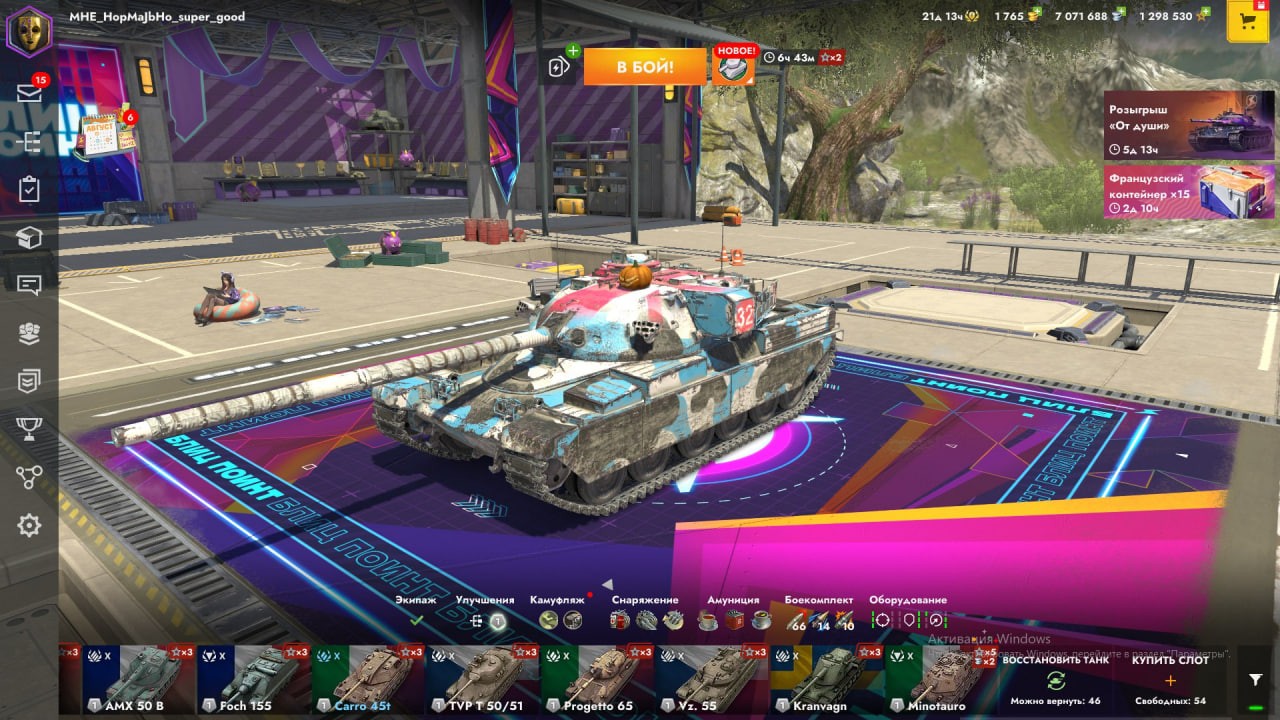Open the Розыгрыш «От души» event banner
The image size is (1280, 720).
click(1189, 125)
